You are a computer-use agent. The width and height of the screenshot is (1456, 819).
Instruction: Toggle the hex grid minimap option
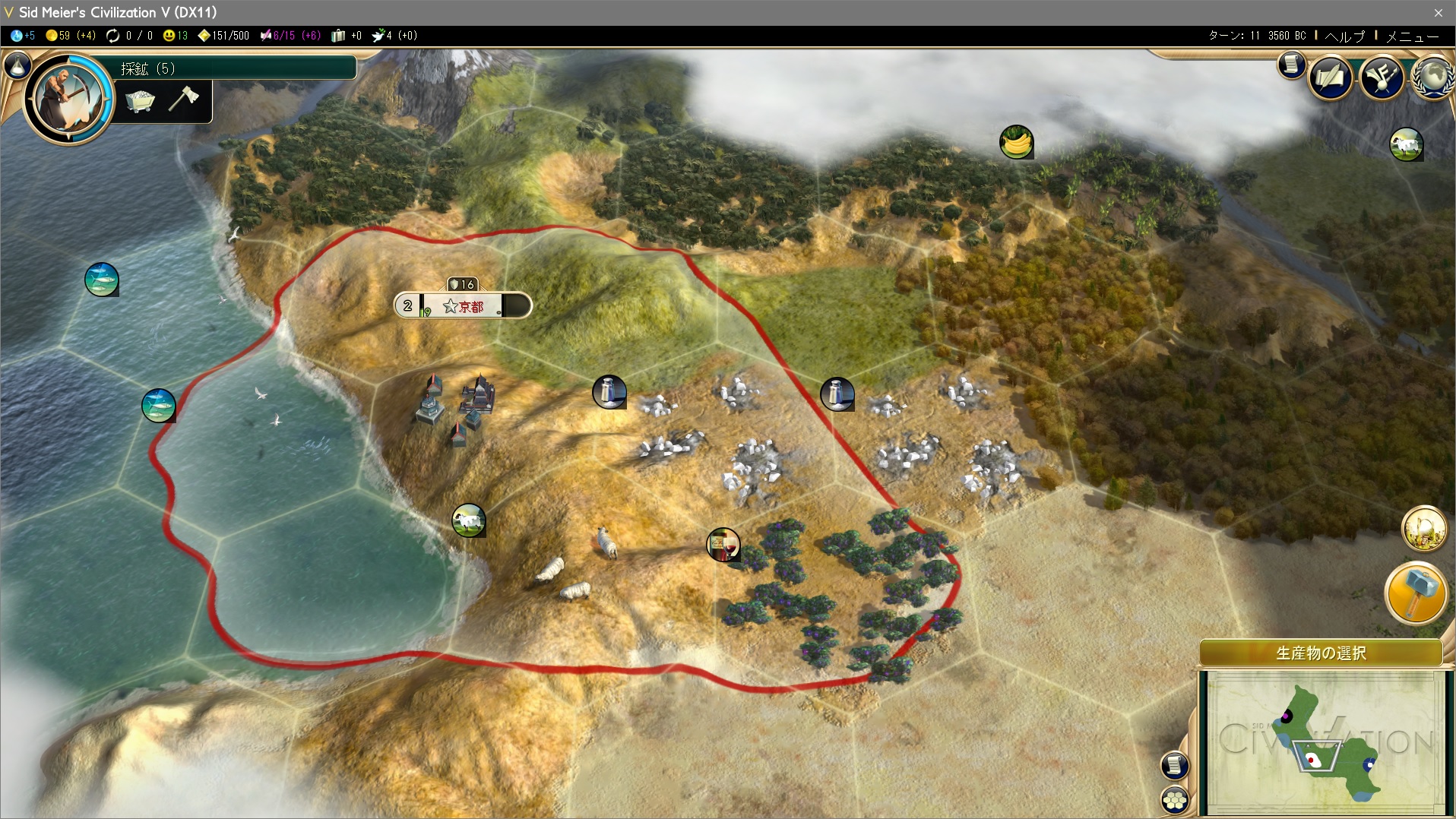tap(1175, 799)
